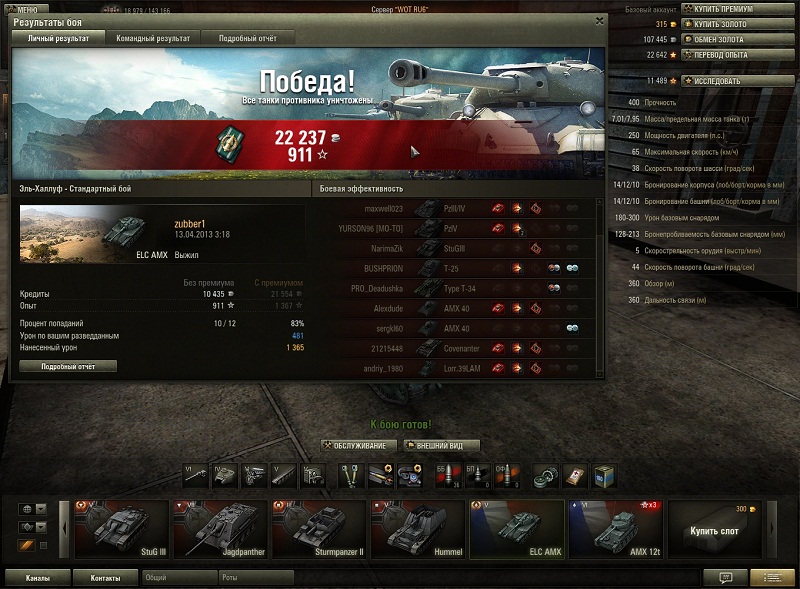This screenshot has width=800, height=589.
Task: Select the StuG III tank
Action: tap(120, 525)
